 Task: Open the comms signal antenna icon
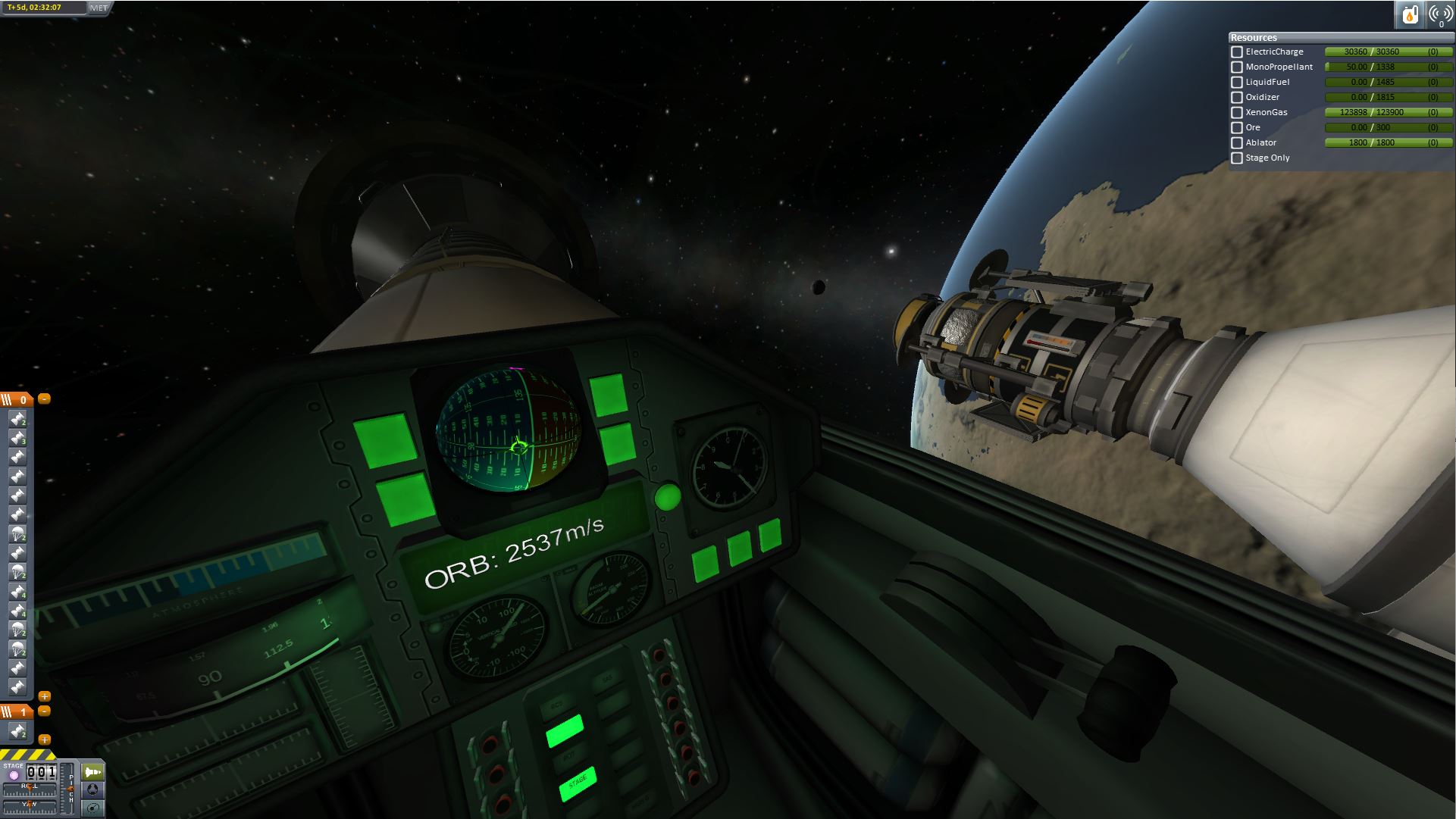[1440, 14]
